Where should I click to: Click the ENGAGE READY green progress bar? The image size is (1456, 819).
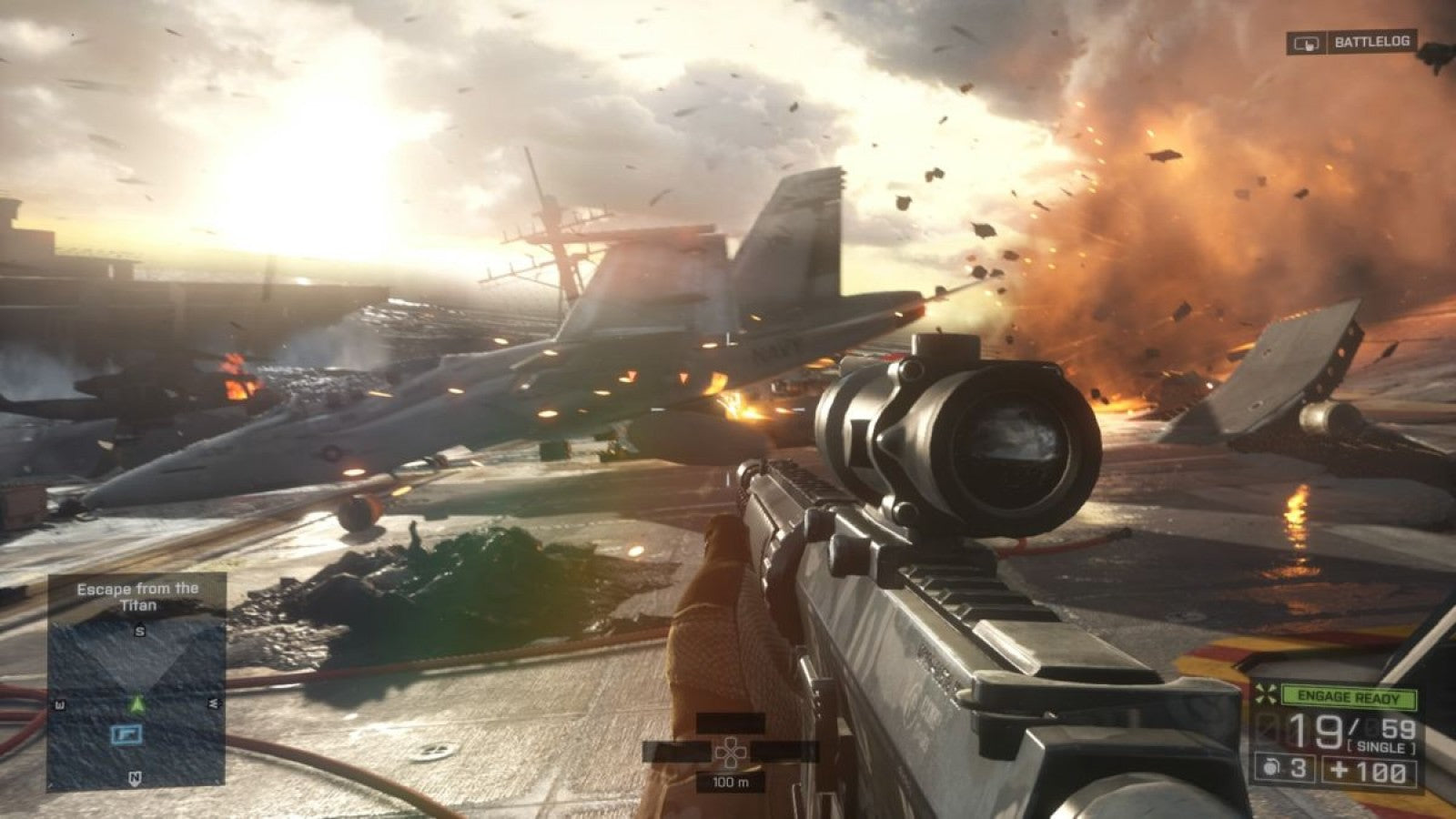click(1349, 696)
